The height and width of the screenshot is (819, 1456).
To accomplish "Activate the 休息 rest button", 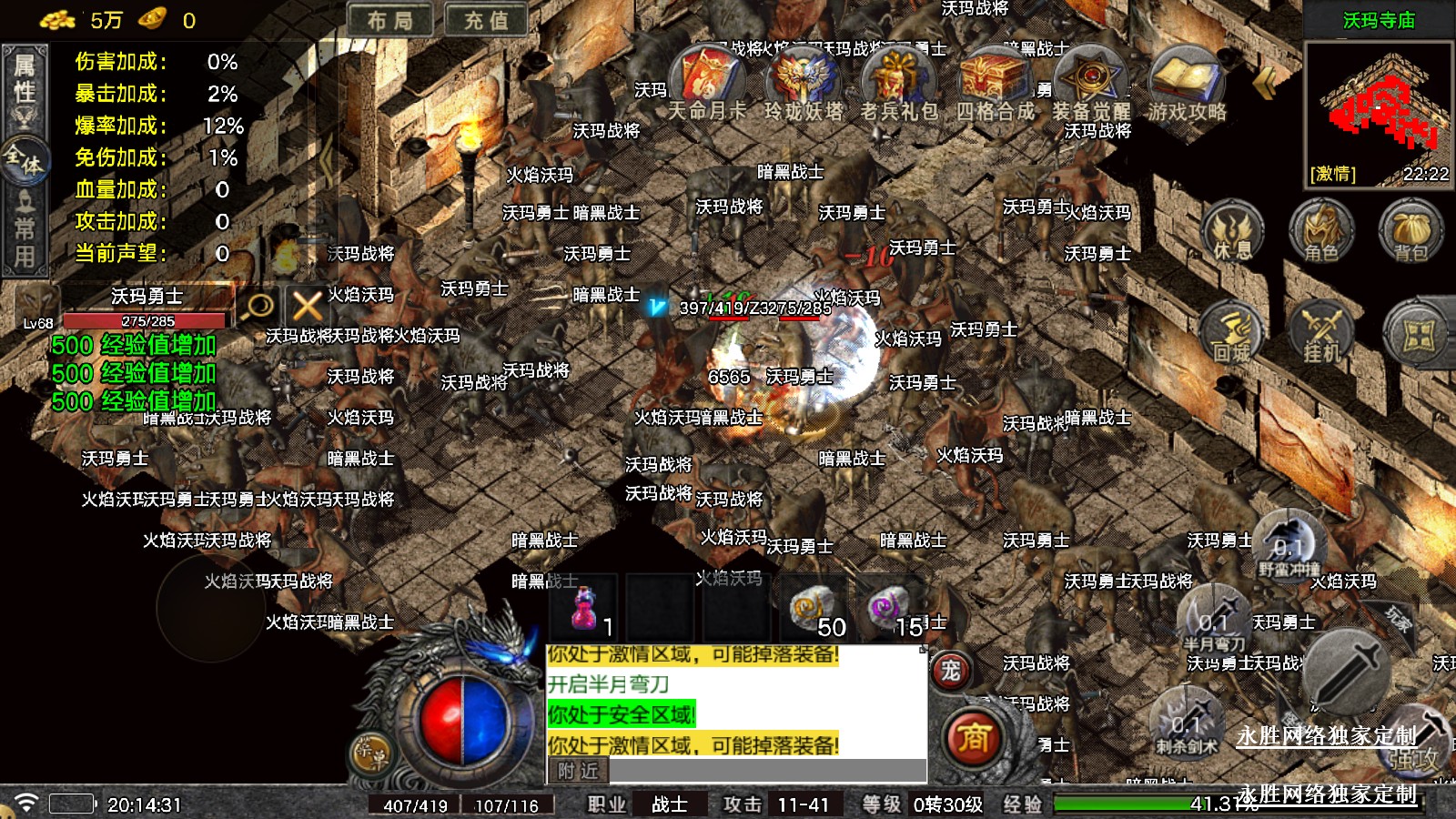I will pyautogui.click(x=1233, y=232).
